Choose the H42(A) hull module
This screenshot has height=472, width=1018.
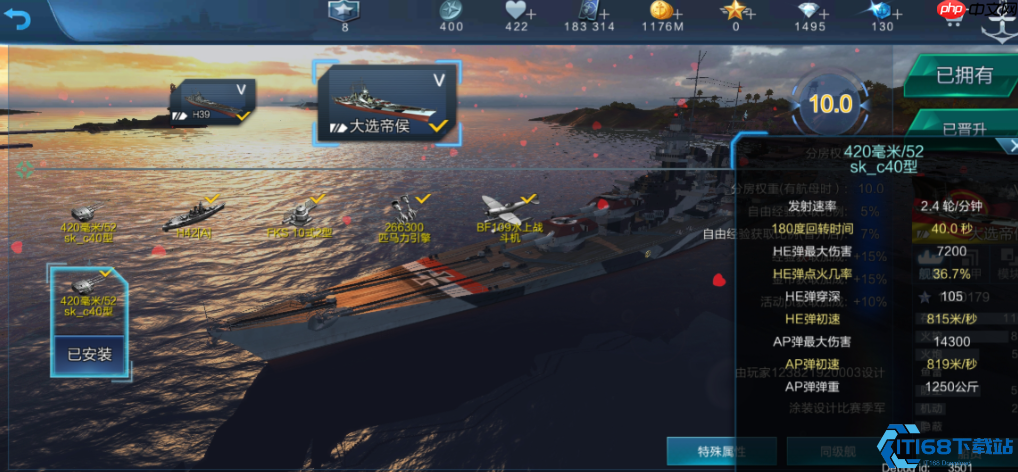click(194, 217)
